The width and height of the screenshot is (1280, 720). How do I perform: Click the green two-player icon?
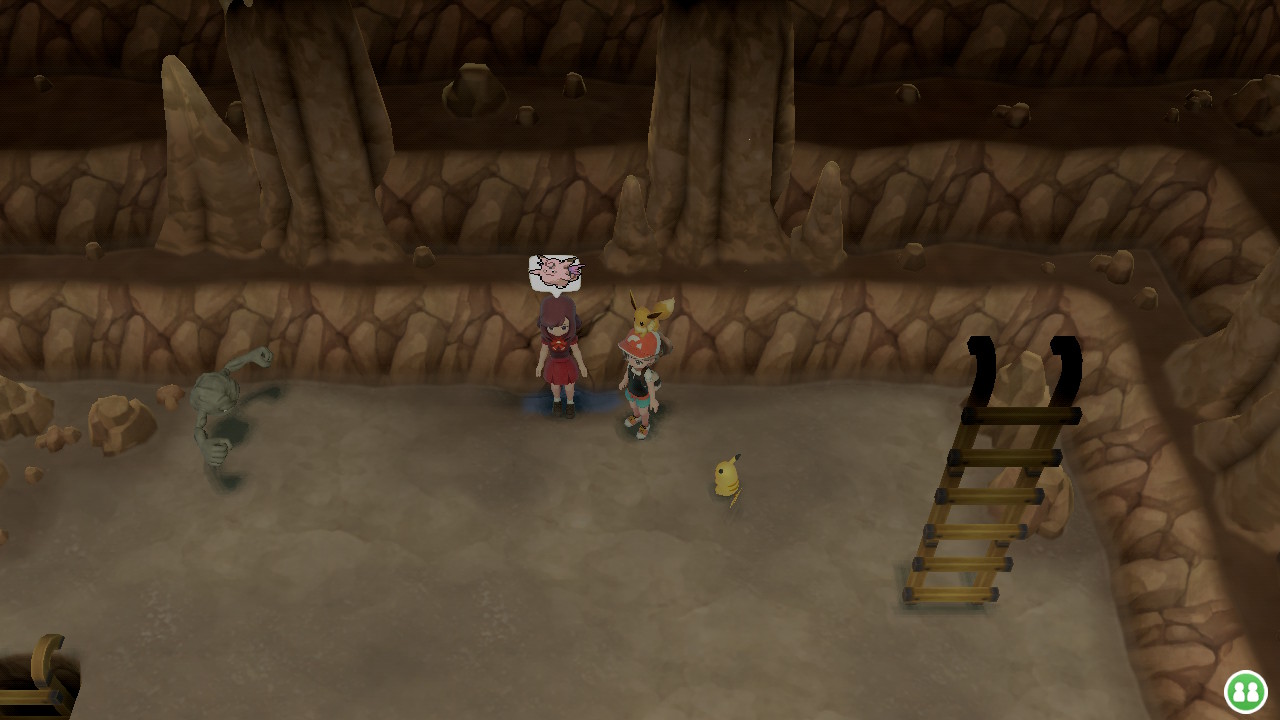[x=1245, y=691]
